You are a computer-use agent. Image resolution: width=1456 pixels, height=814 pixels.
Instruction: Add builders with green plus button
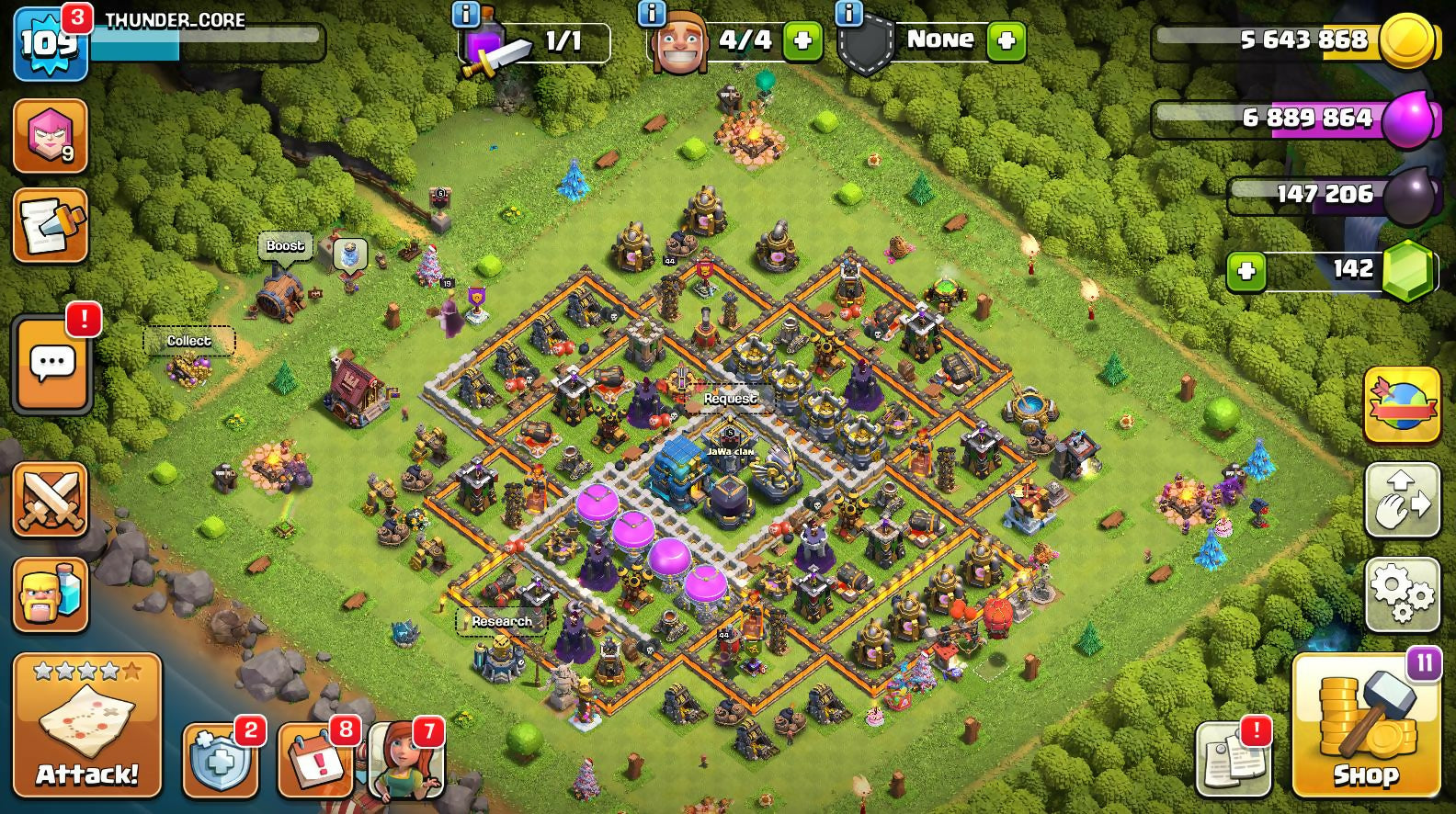802,41
